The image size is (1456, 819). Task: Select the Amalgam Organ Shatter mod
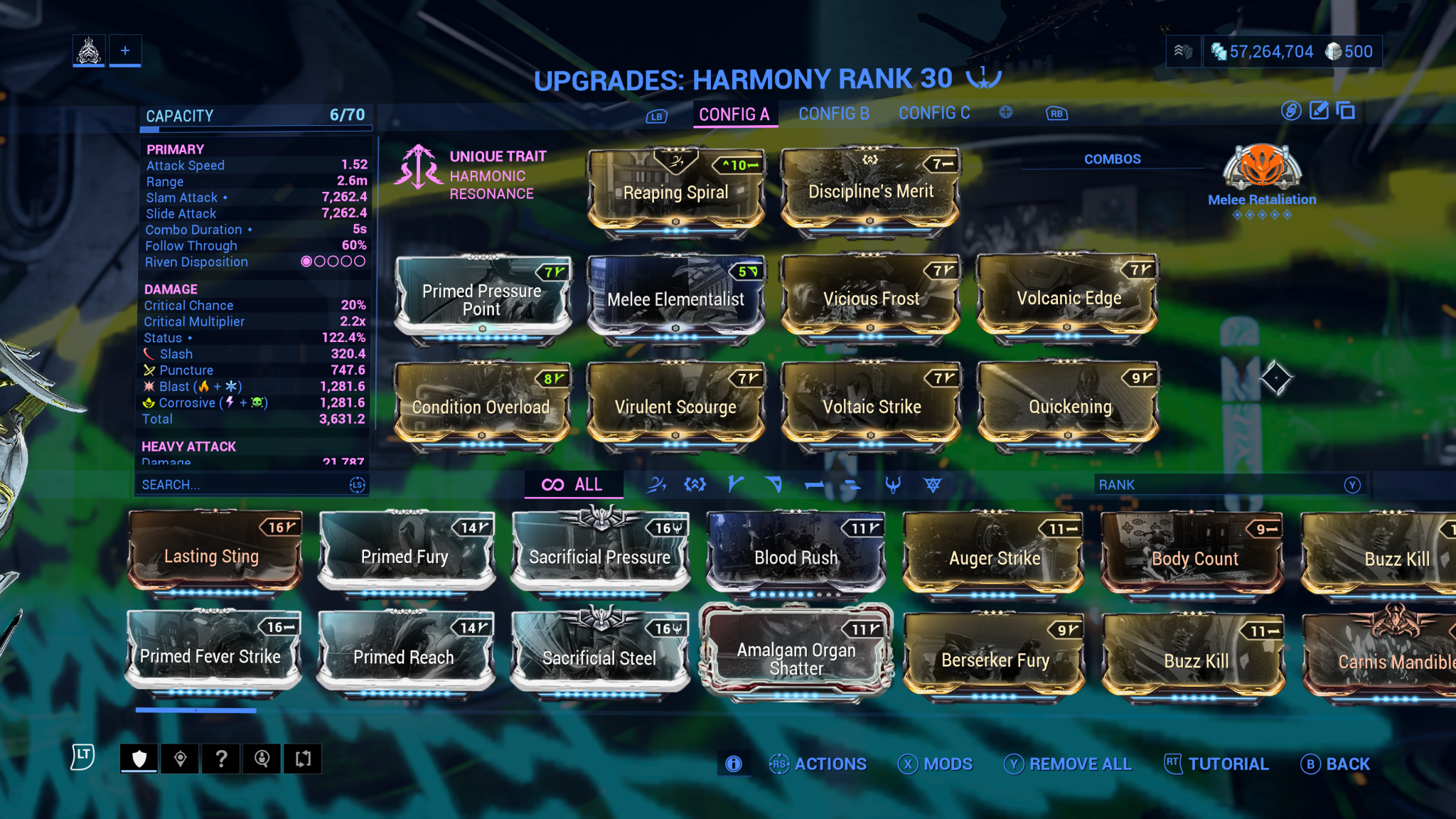point(796,658)
